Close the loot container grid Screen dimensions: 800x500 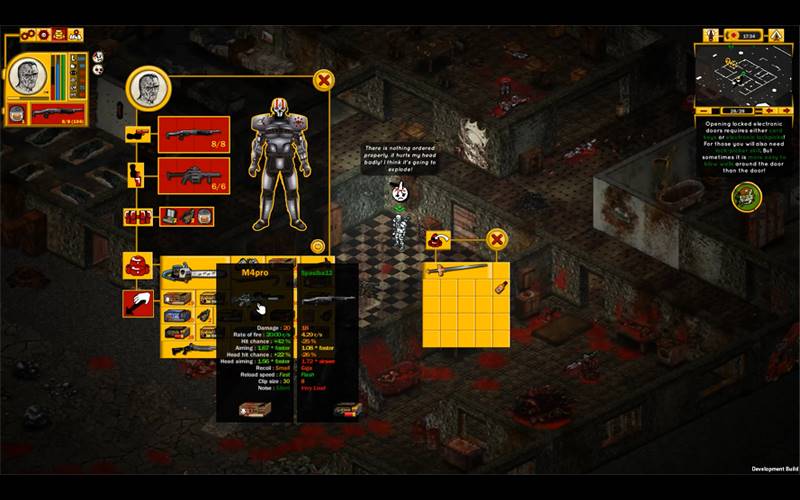point(496,239)
